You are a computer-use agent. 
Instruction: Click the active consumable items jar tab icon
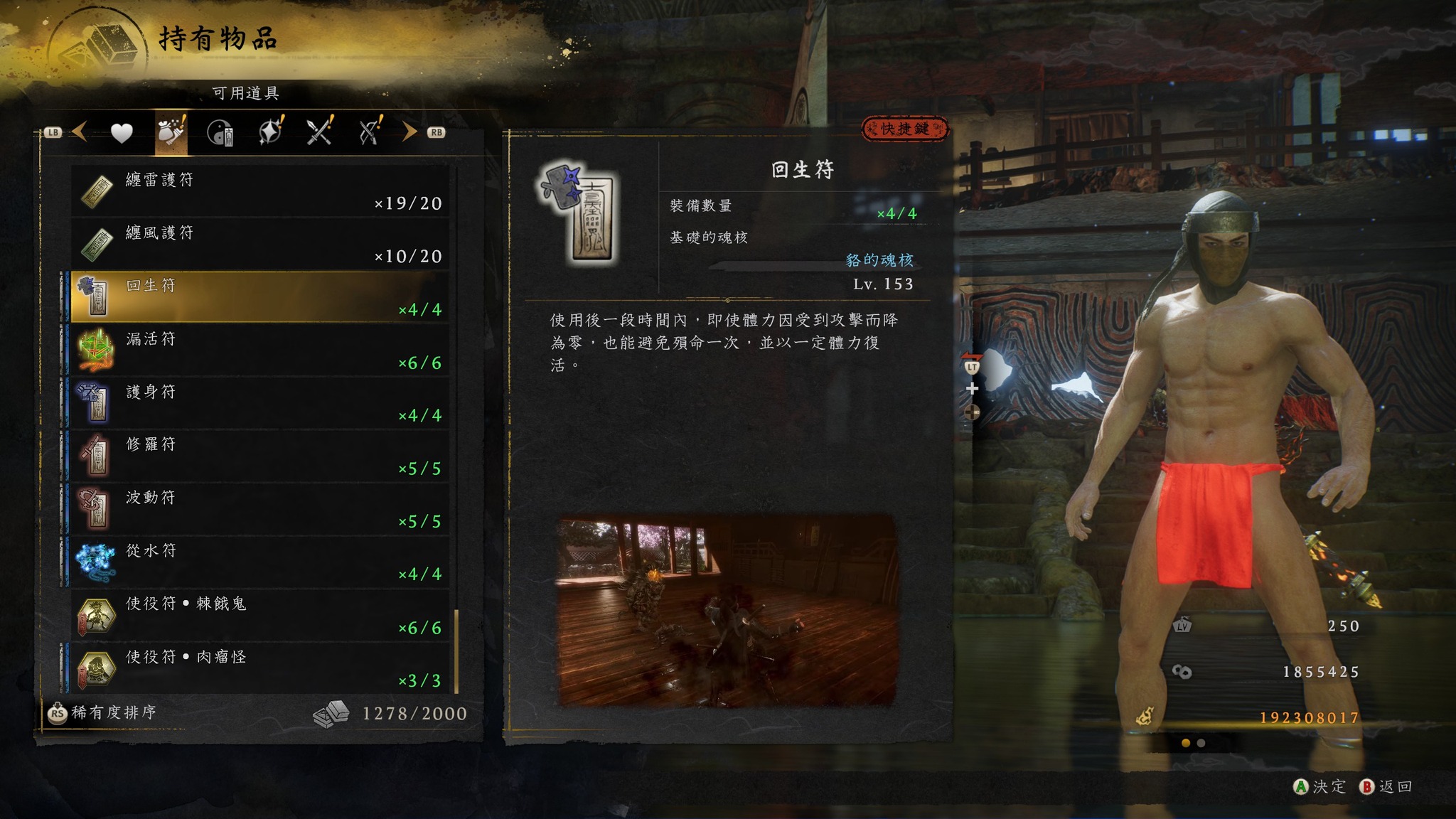click(171, 131)
